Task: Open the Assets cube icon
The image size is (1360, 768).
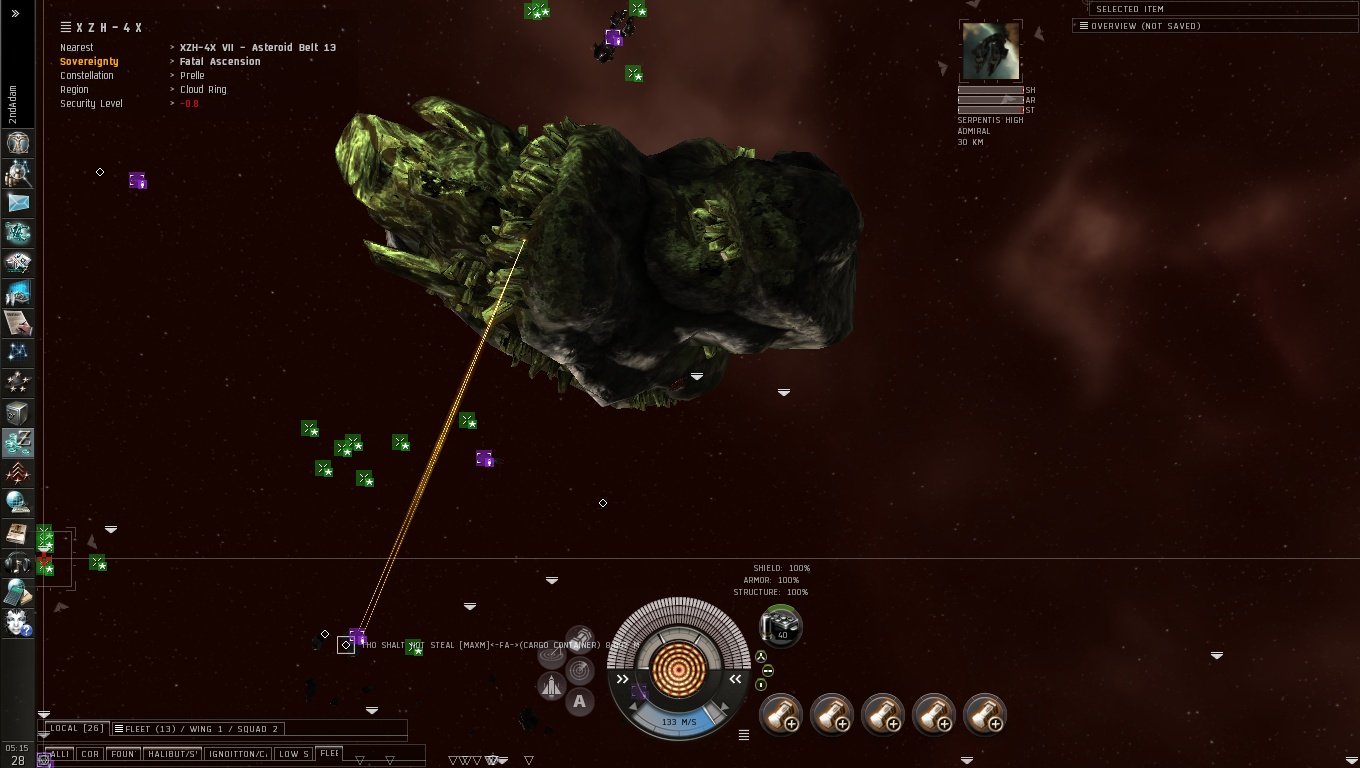Action: click(x=18, y=412)
